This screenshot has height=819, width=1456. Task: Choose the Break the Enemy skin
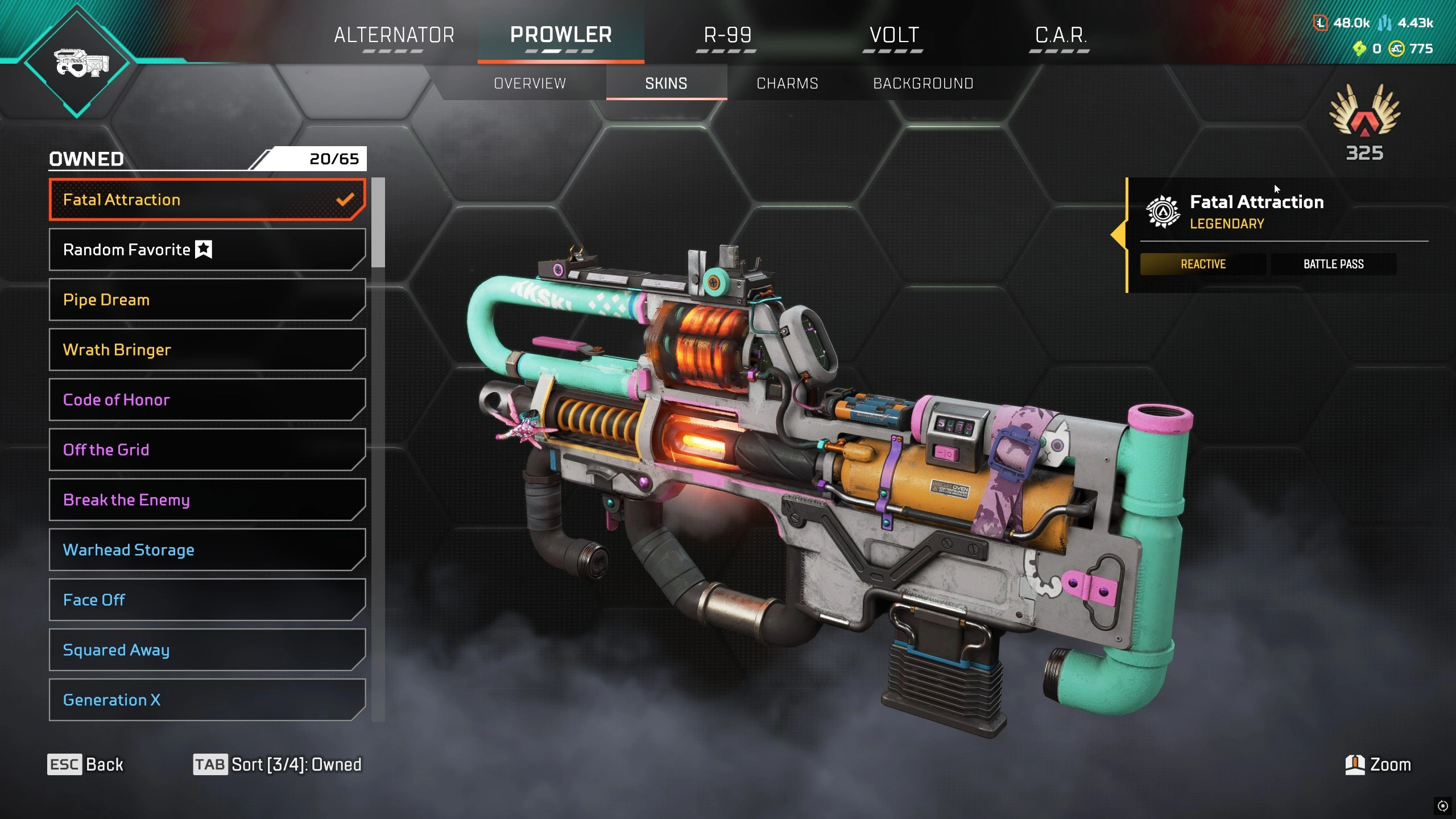tap(207, 500)
